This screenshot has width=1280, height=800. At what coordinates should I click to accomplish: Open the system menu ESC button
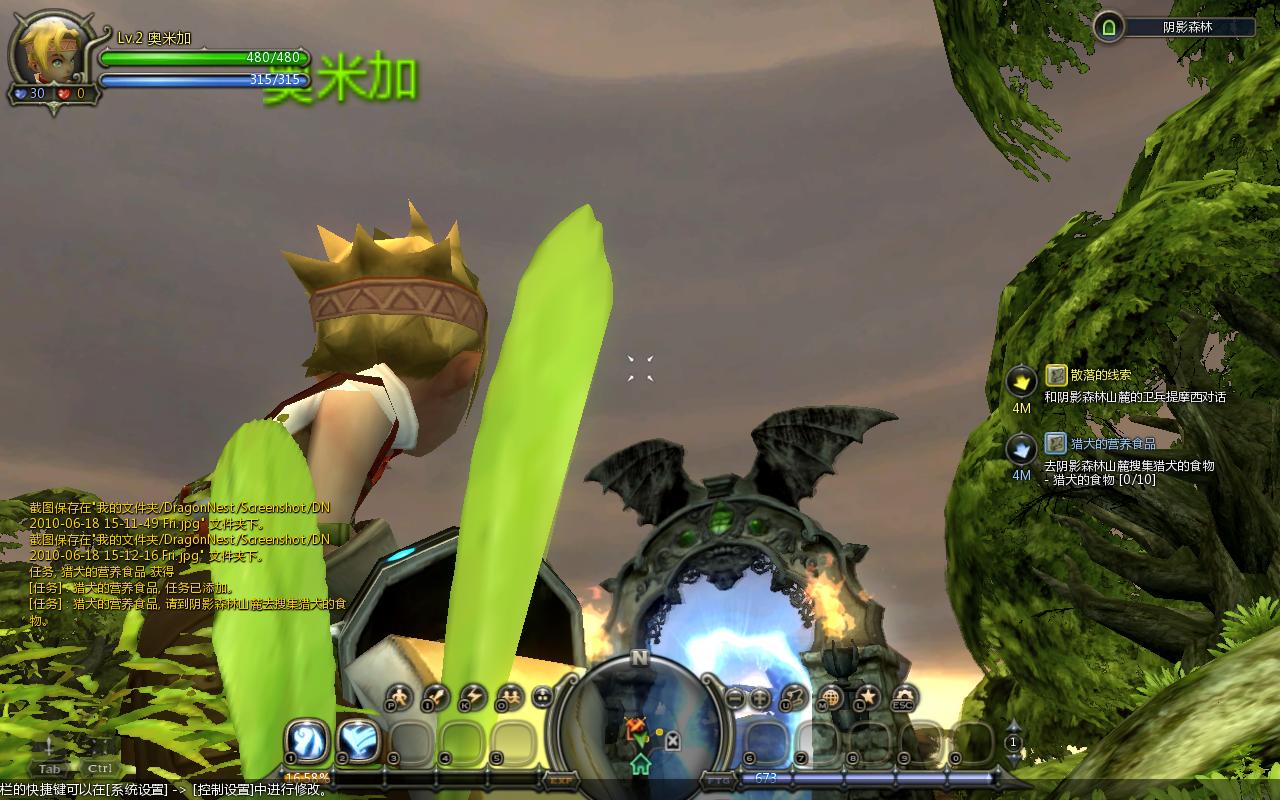point(904,697)
